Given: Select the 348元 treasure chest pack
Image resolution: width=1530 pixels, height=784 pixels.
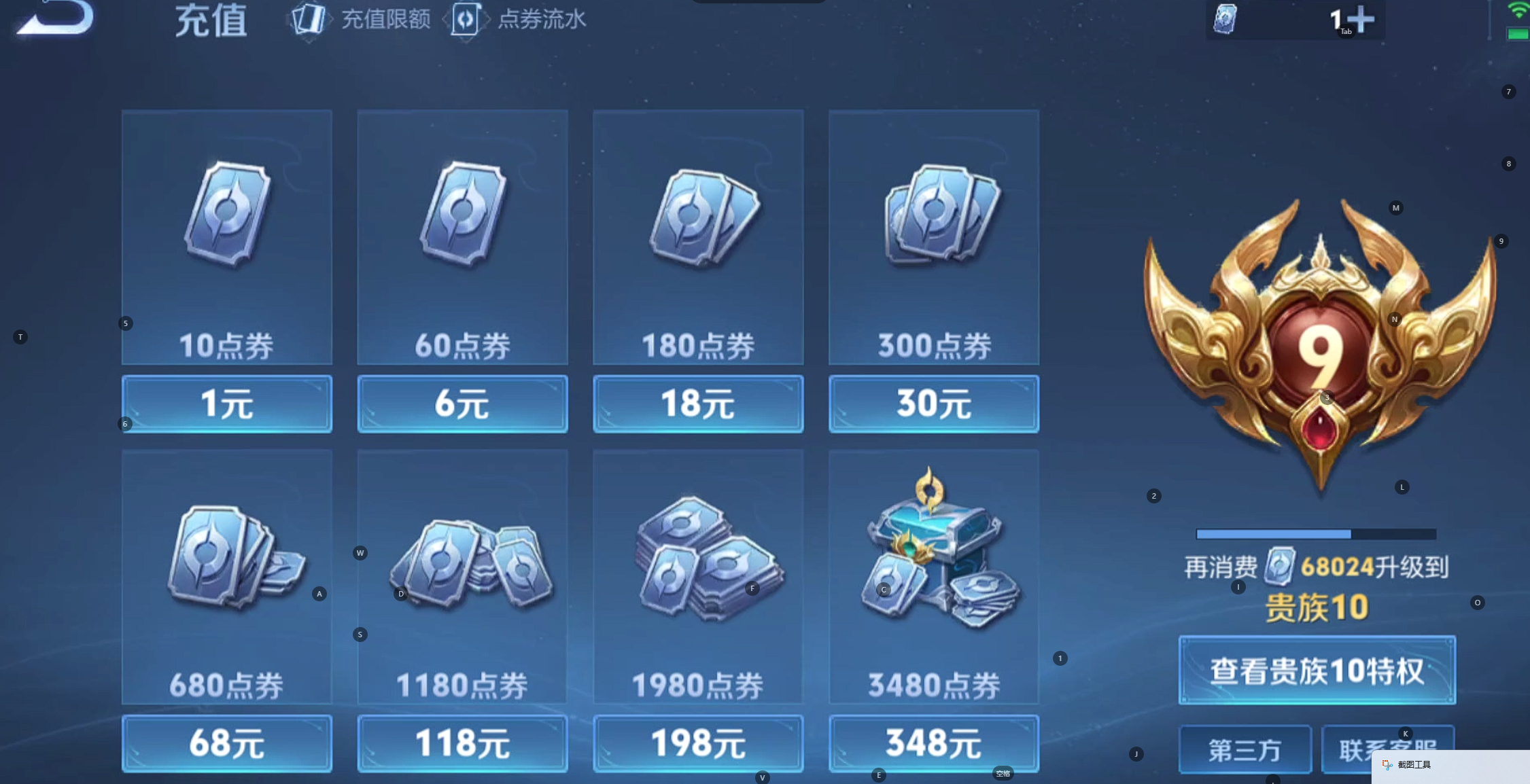Looking at the screenshot, I should [933, 743].
